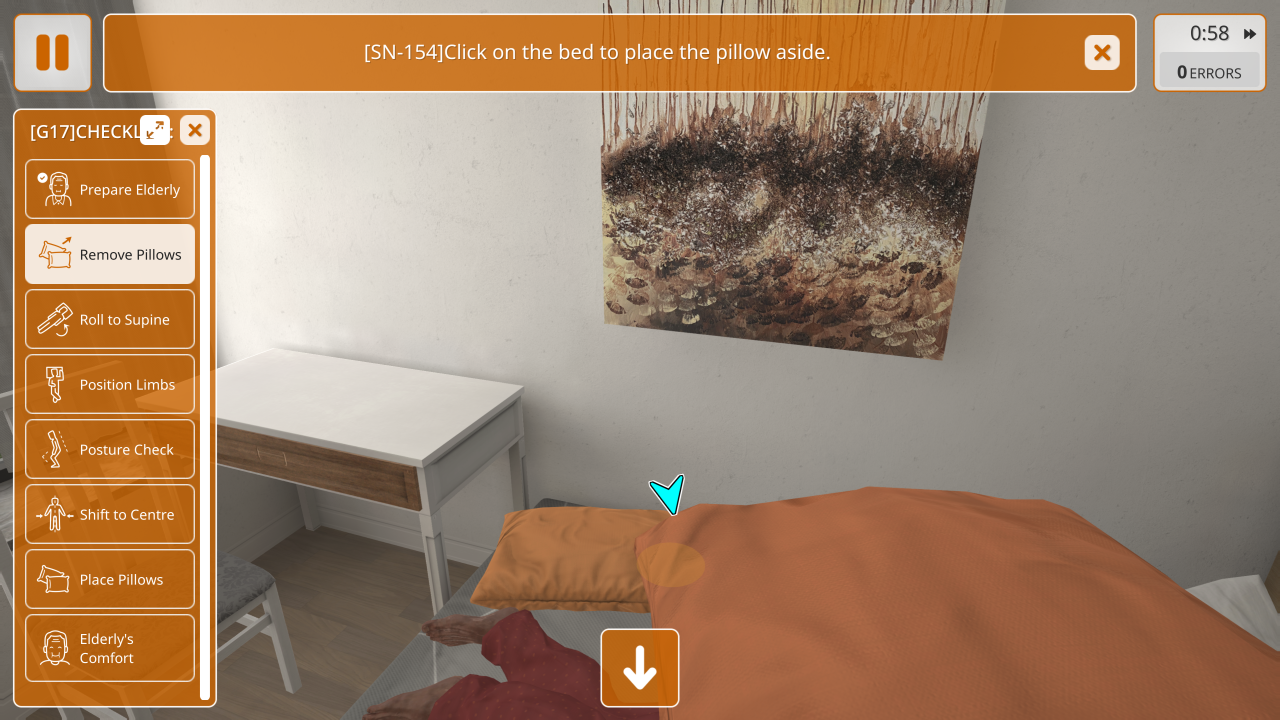This screenshot has width=1280, height=720.
Task: Click the down arrow button
Action: click(x=640, y=668)
